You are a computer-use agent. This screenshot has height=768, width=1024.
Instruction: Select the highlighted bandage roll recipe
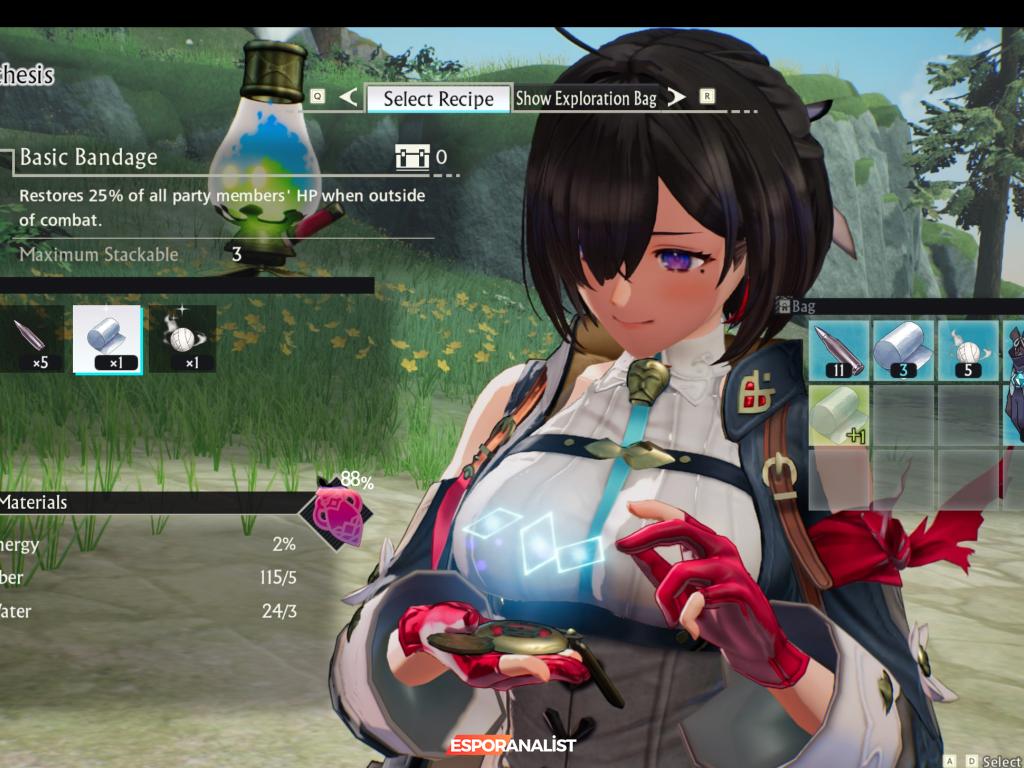pyautogui.click(x=108, y=340)
